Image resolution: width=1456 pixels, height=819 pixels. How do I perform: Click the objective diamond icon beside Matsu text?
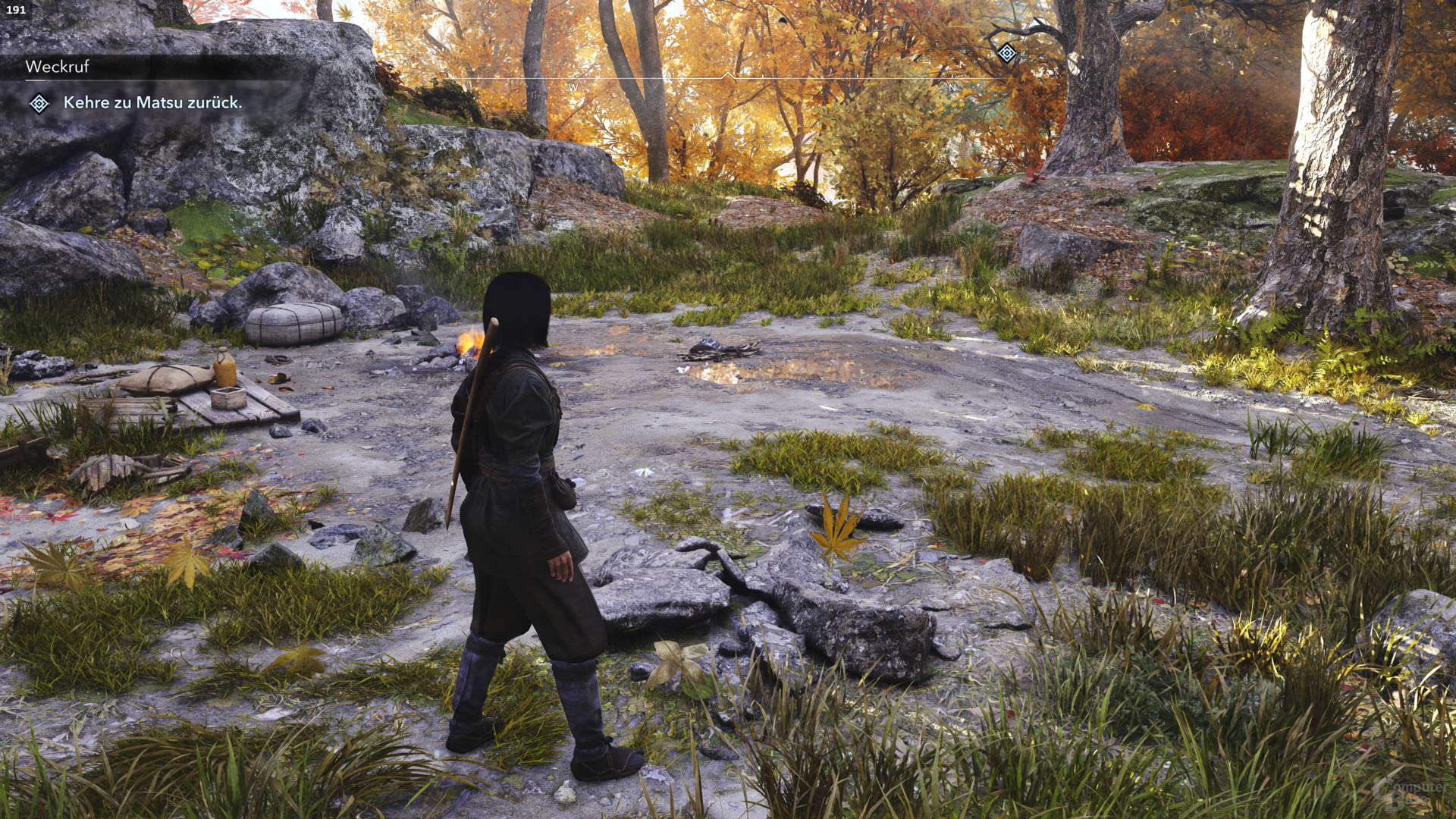(x=39, y=103)
